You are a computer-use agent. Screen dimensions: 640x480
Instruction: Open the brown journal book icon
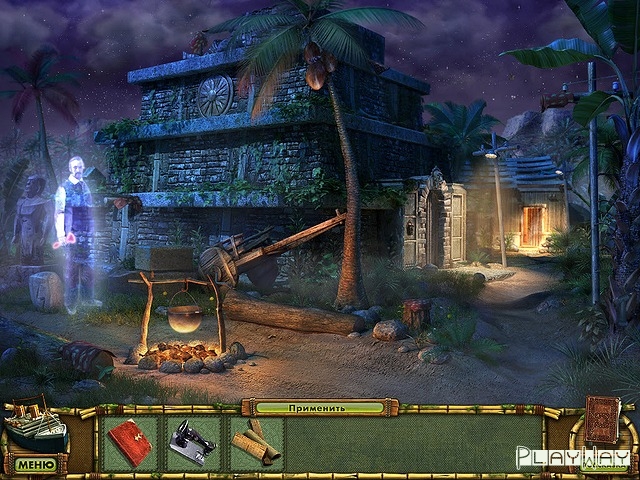point(602,419)
